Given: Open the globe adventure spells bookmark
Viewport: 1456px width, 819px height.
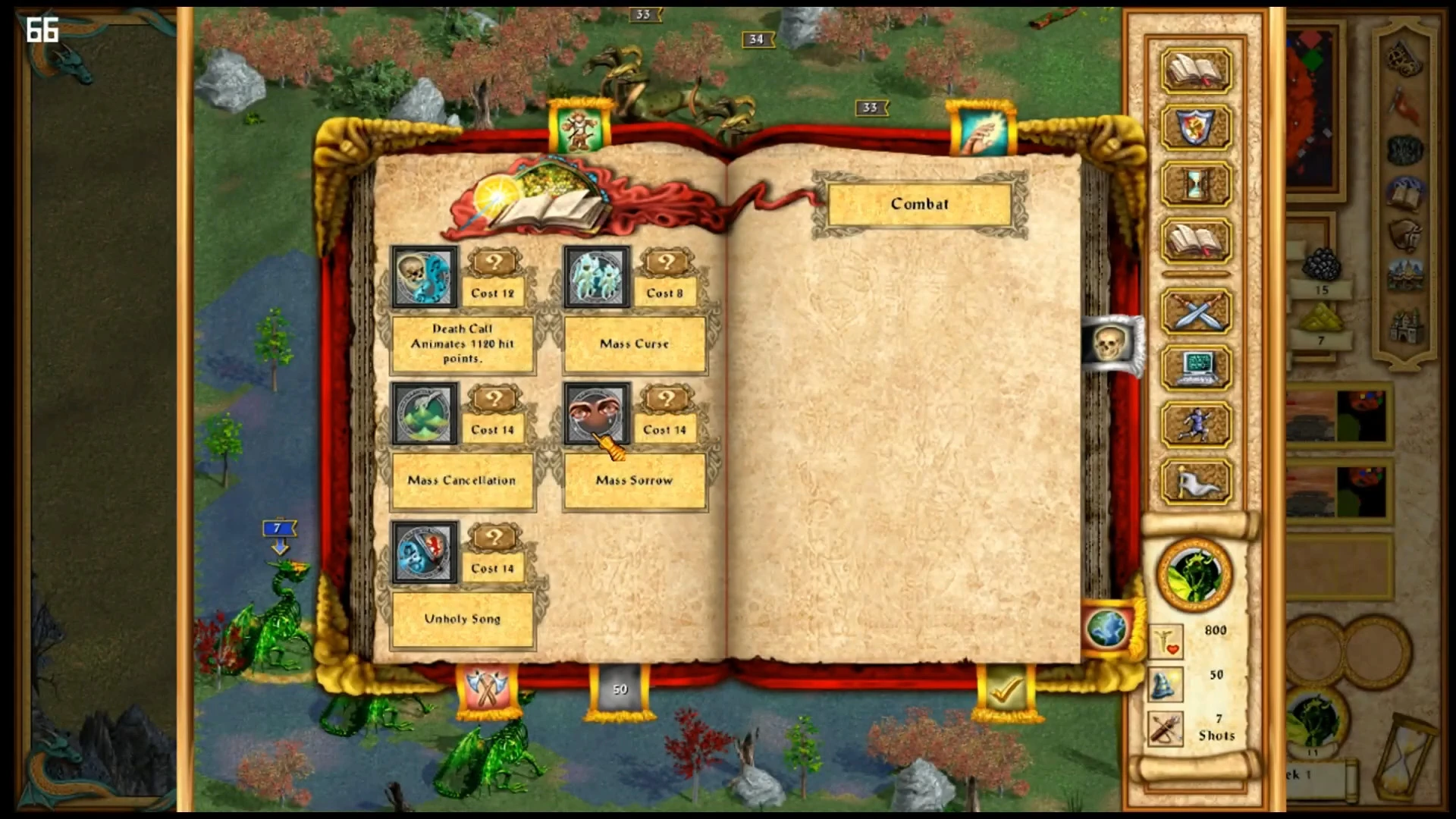Looking at the screenshot, I should coord(1108,629).
